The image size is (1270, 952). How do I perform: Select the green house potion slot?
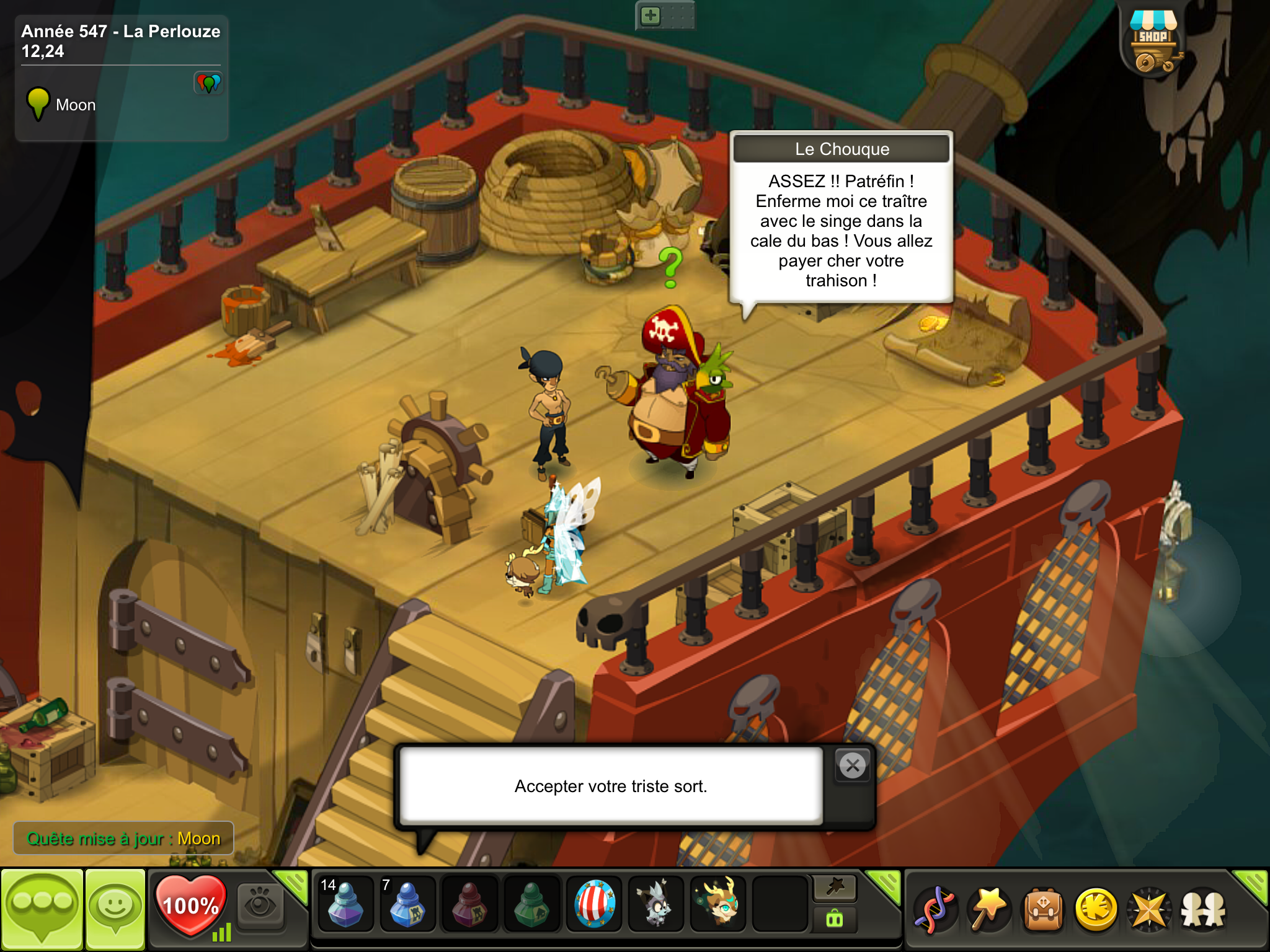coord(531,904)
